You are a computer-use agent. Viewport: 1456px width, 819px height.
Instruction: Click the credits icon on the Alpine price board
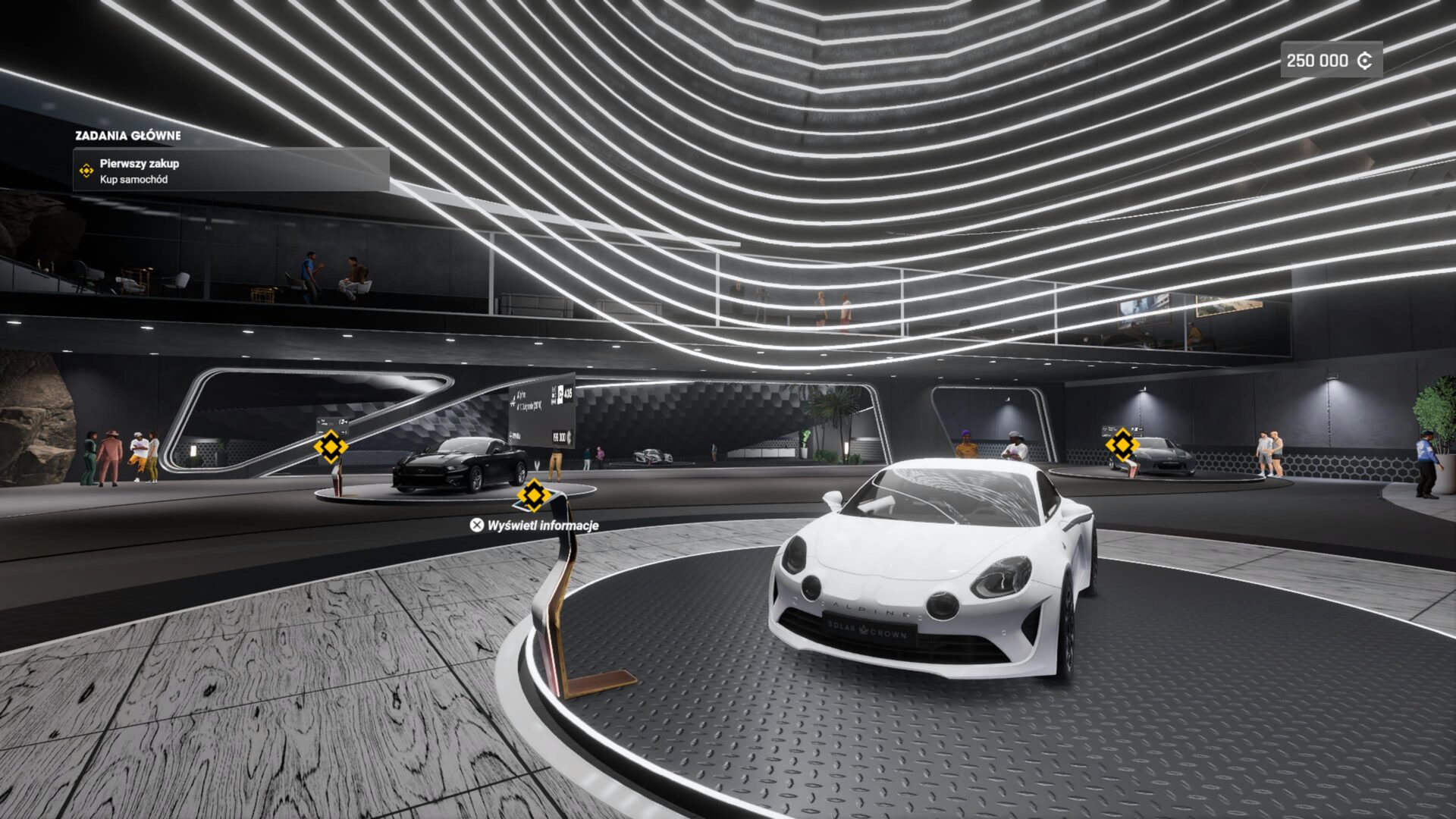[570, 438]
